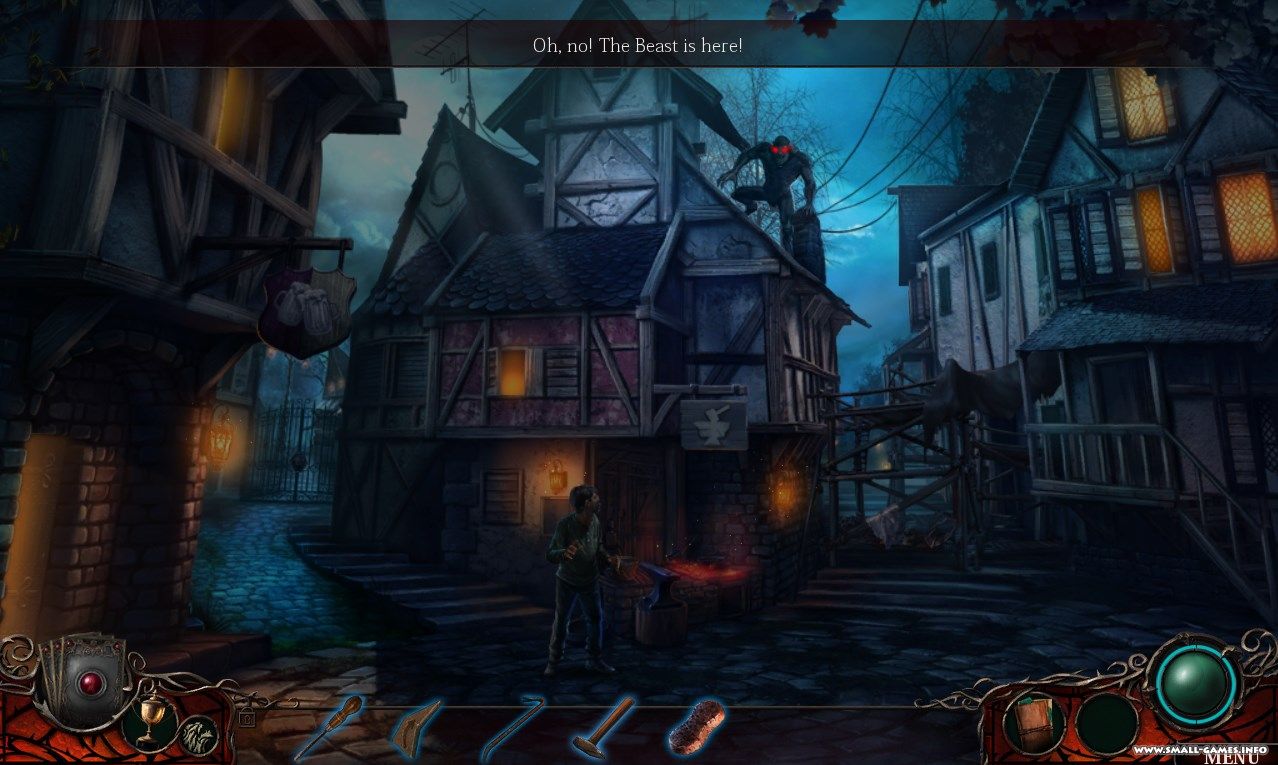Select the wolf beast emblem icon
Image resolution: width=1278 pixels, height=765 pixels.
198,734
